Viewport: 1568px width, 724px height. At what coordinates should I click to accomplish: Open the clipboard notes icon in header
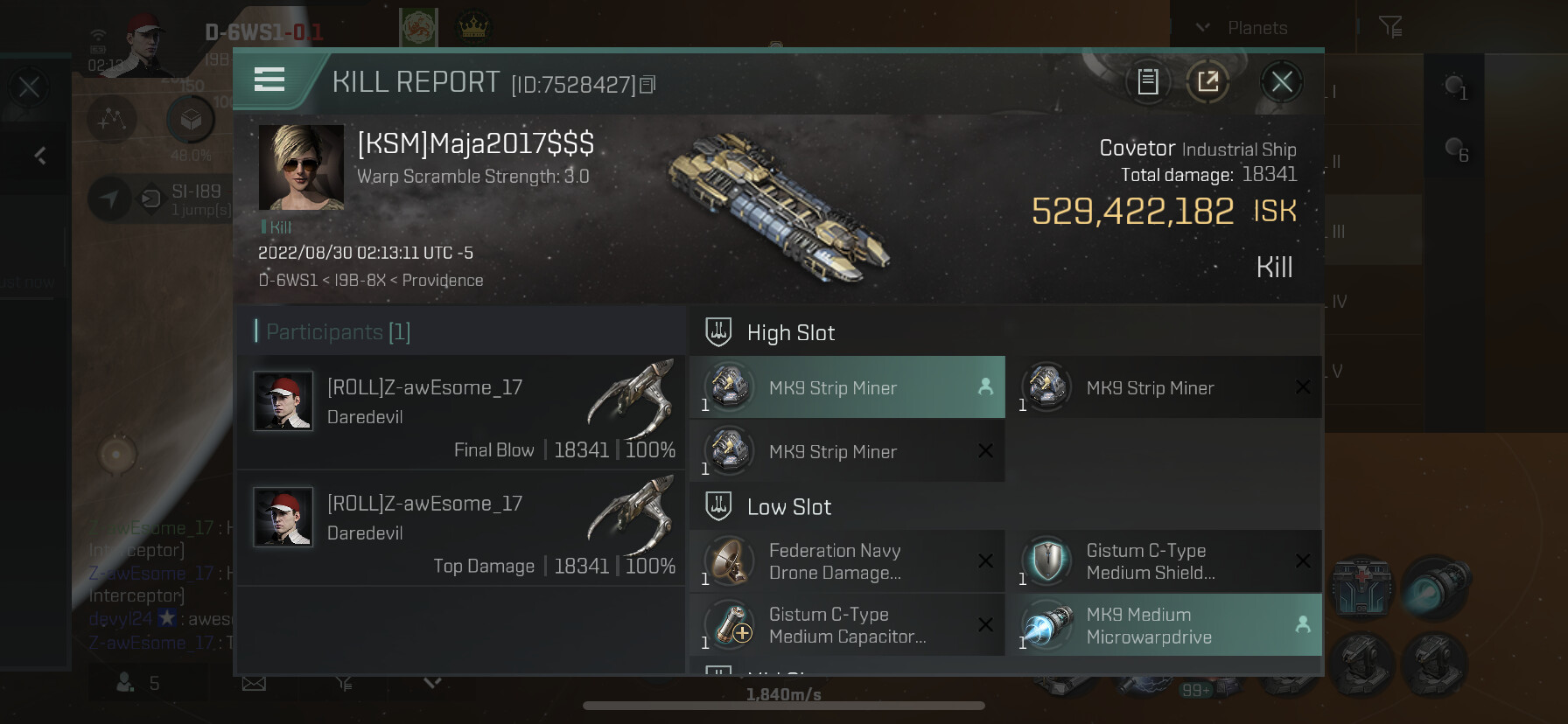pyautogui.click(x=1148, y=82)
